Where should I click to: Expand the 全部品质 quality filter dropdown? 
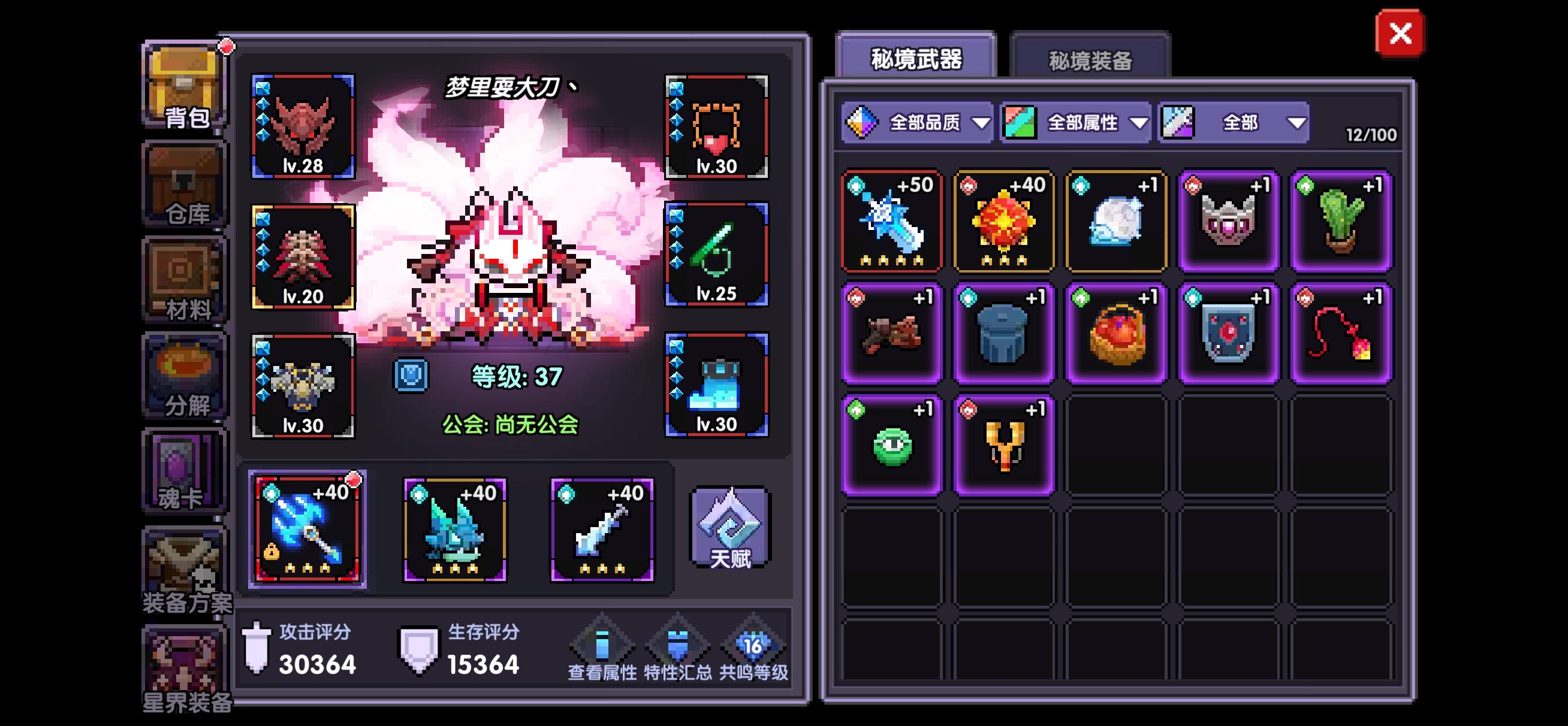tap(919, 122)
